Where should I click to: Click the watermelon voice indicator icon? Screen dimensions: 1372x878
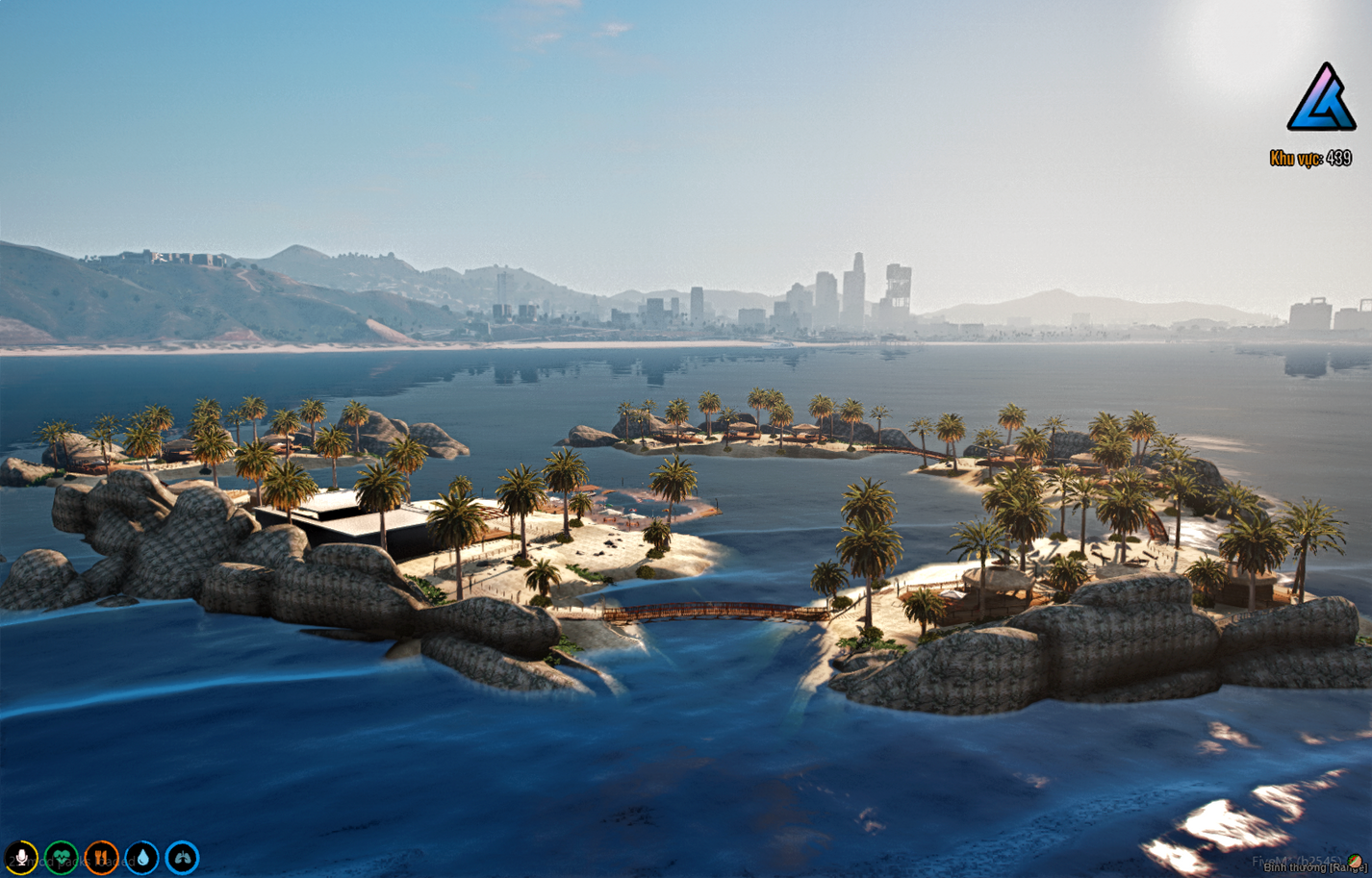click(x=1354, y=862)
